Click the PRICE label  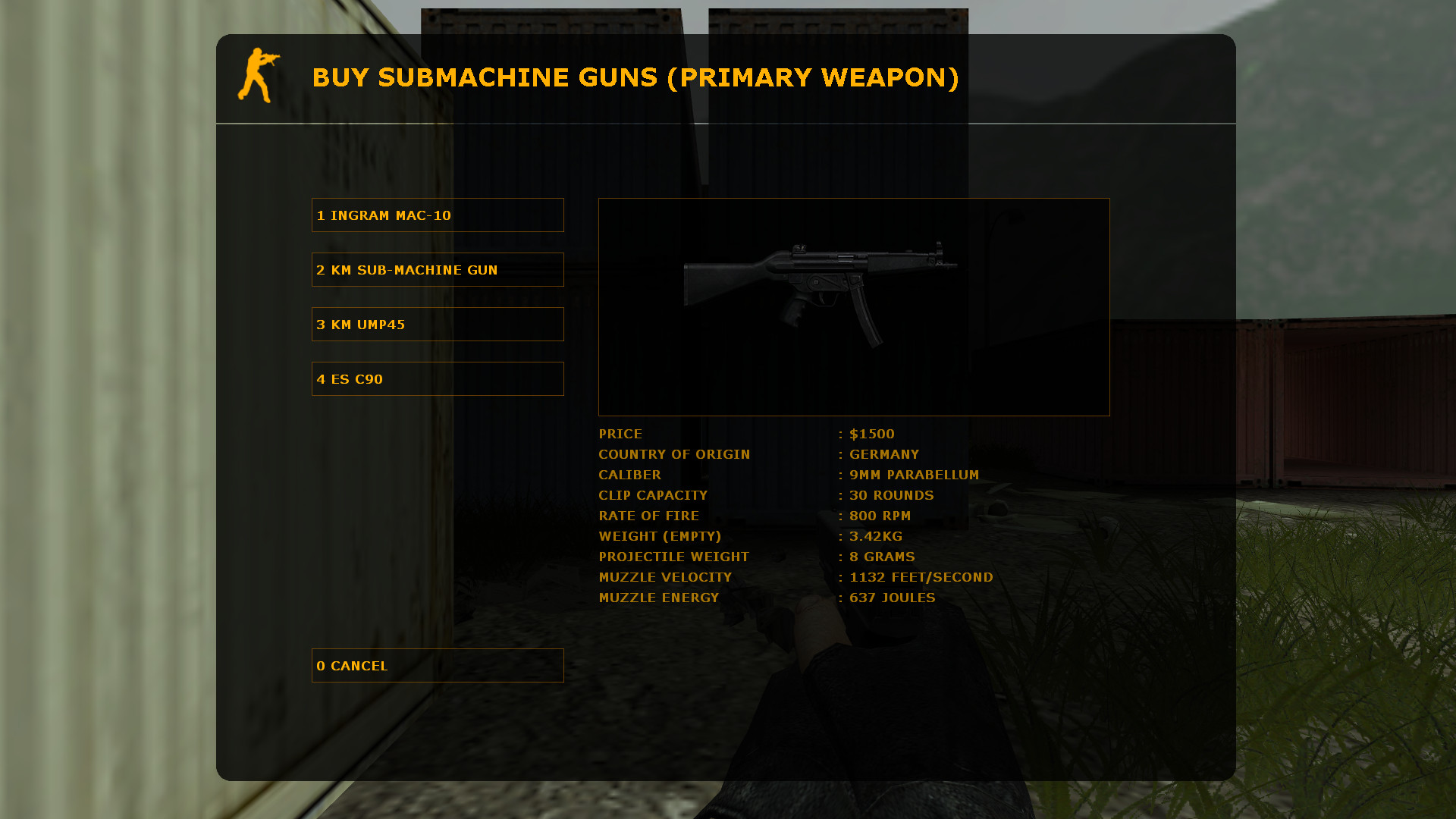[620, 434]
